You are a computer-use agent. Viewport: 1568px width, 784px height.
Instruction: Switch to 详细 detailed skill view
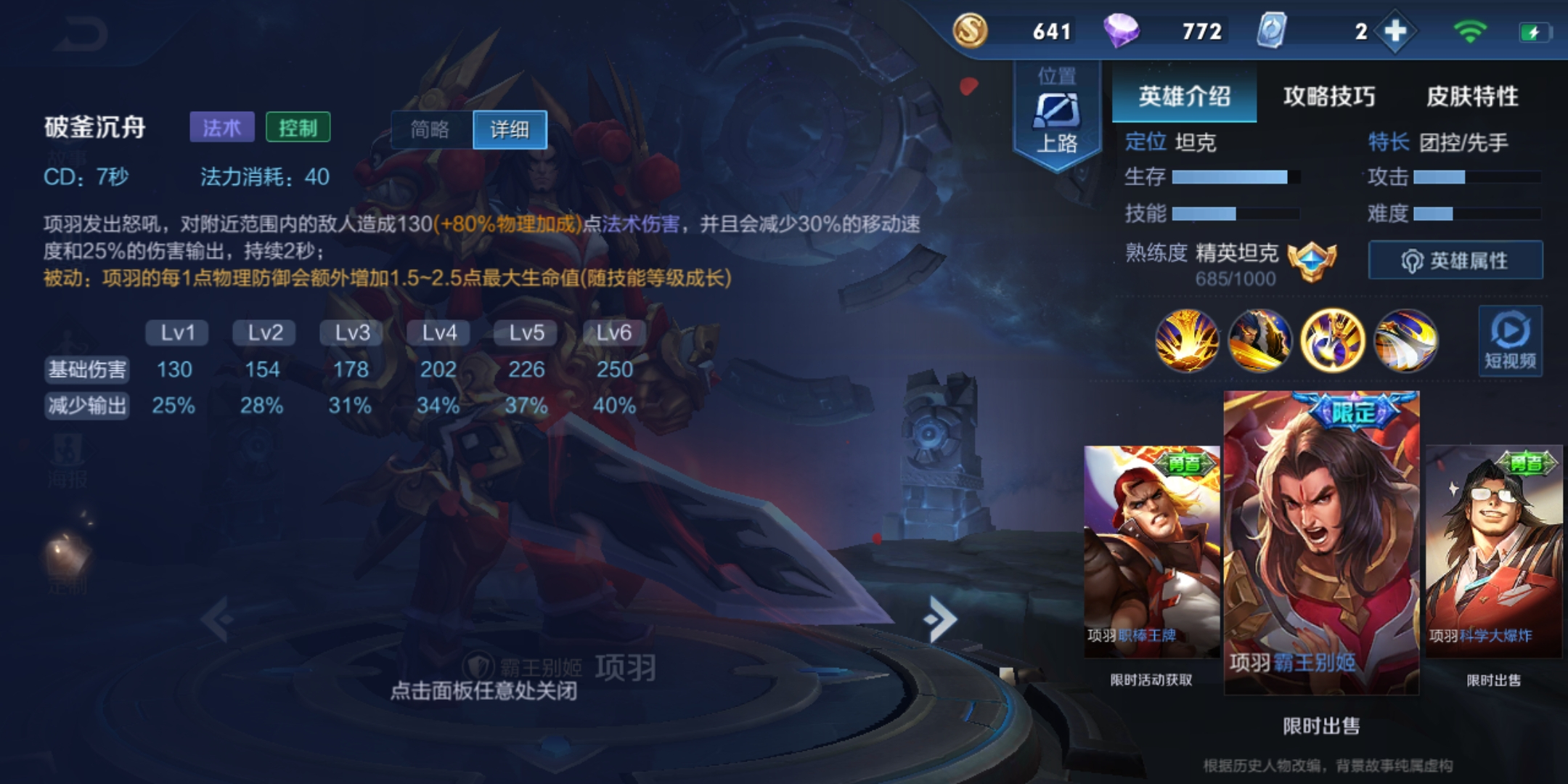click(x=510, y=129)
